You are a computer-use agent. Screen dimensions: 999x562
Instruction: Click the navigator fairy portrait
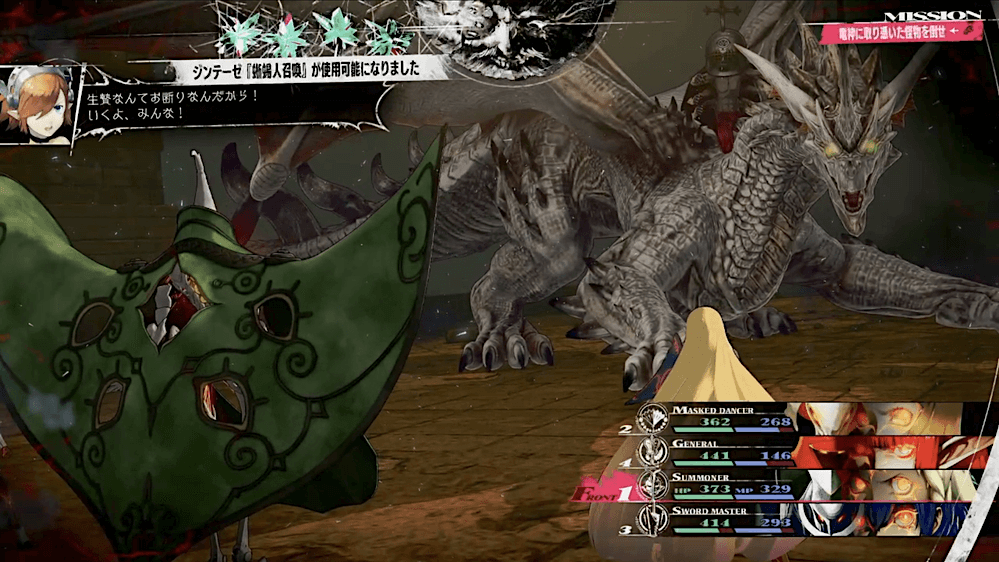(37, 105)
